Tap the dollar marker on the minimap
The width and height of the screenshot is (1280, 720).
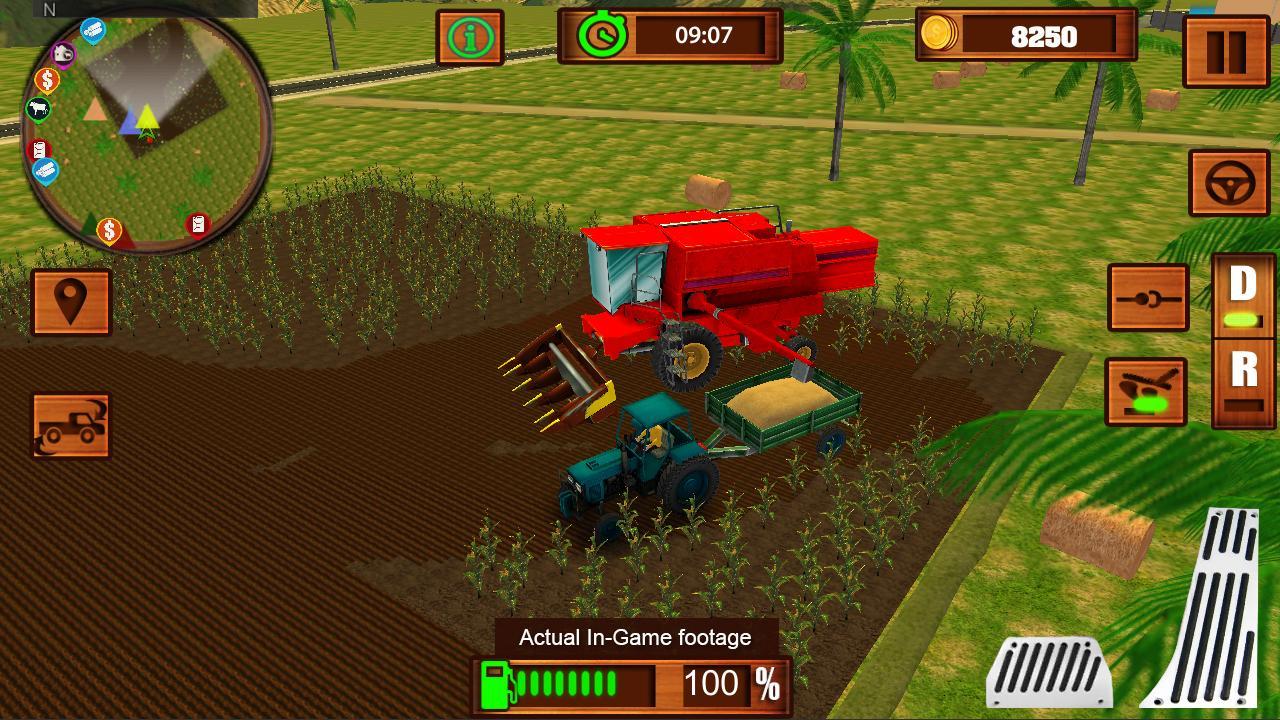pyautogui.click(x=47, y=79)
